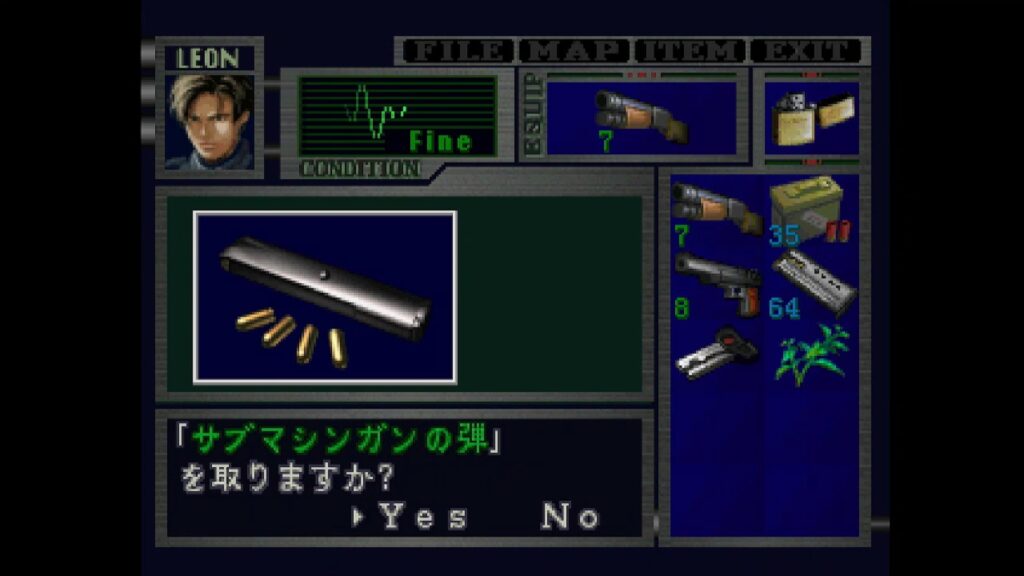Pick the handgun inventory slot
Viewport: 1024px width, 576px height.
click(716, 285)
